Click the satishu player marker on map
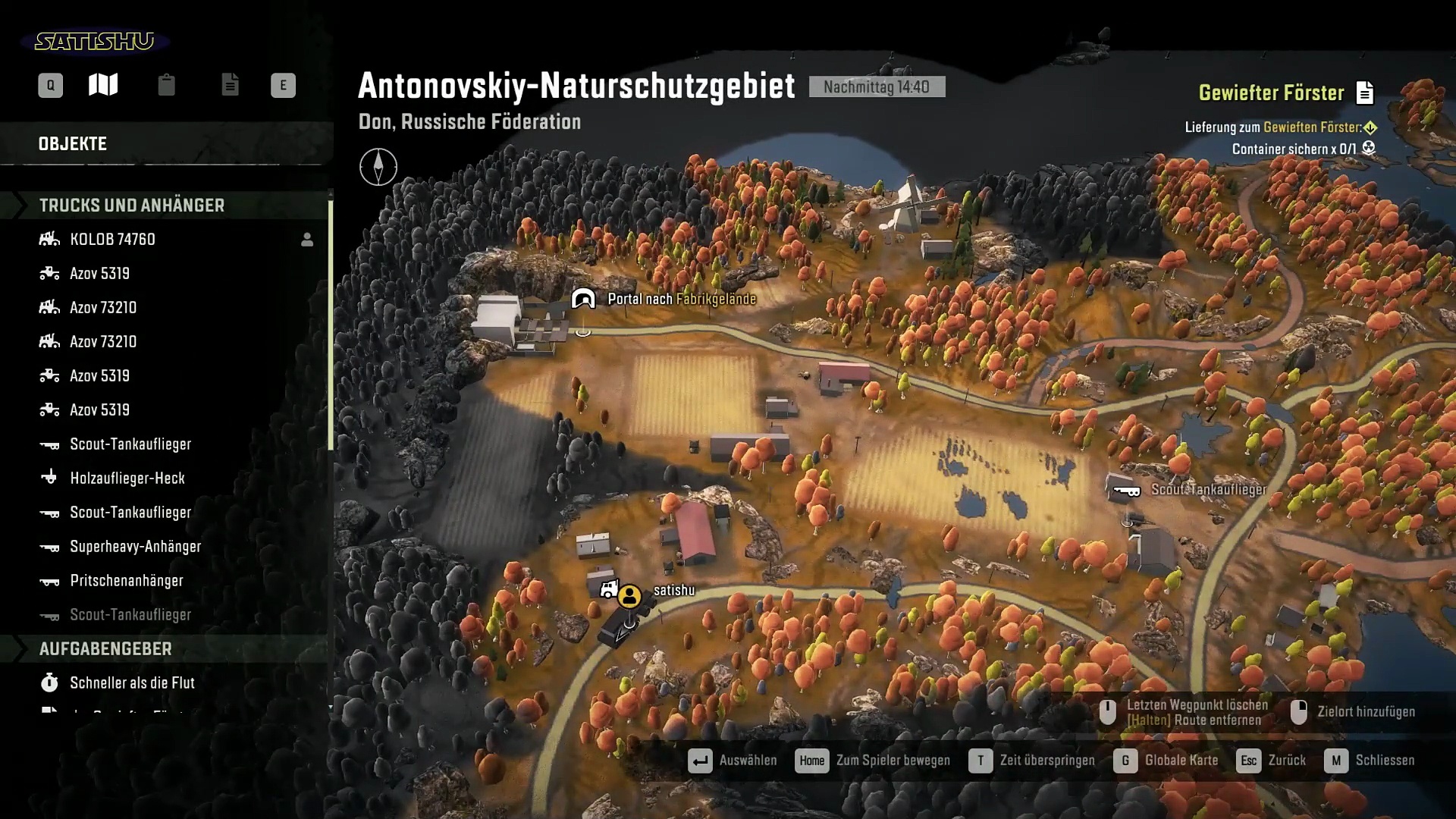This screenshot has height=819, width=1456. point(629,596)
